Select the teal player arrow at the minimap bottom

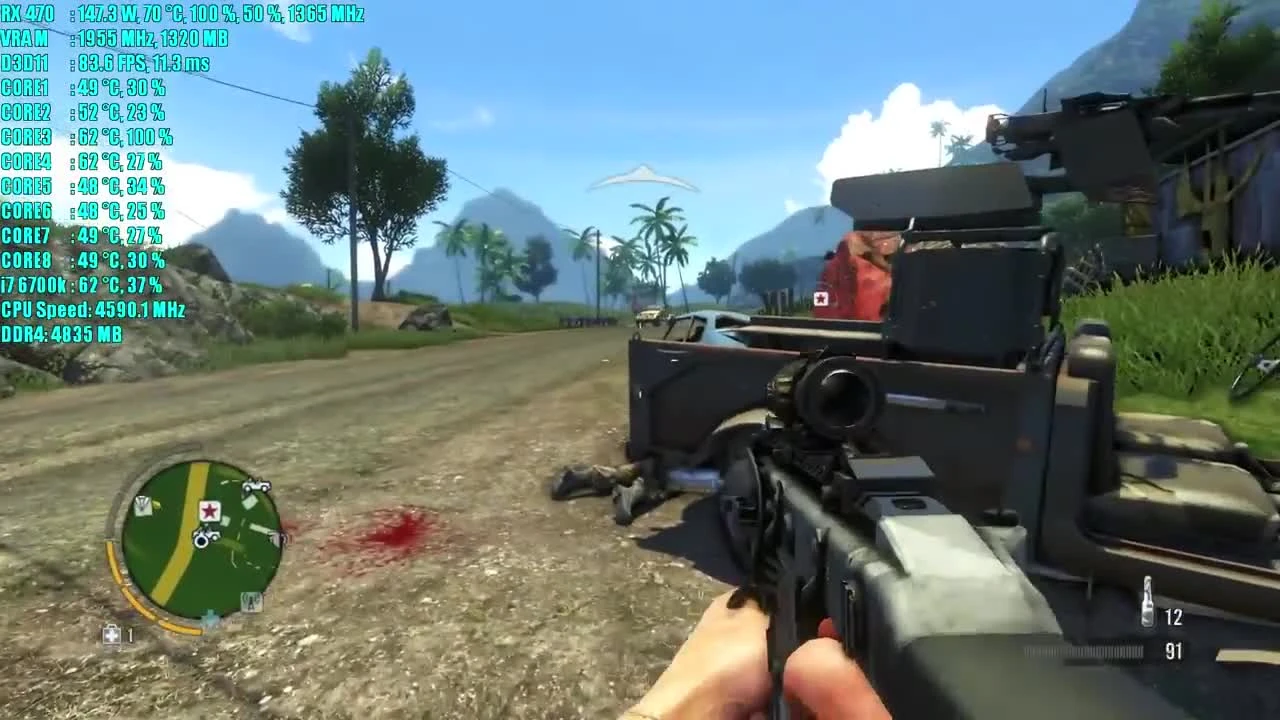click(209, 617)
